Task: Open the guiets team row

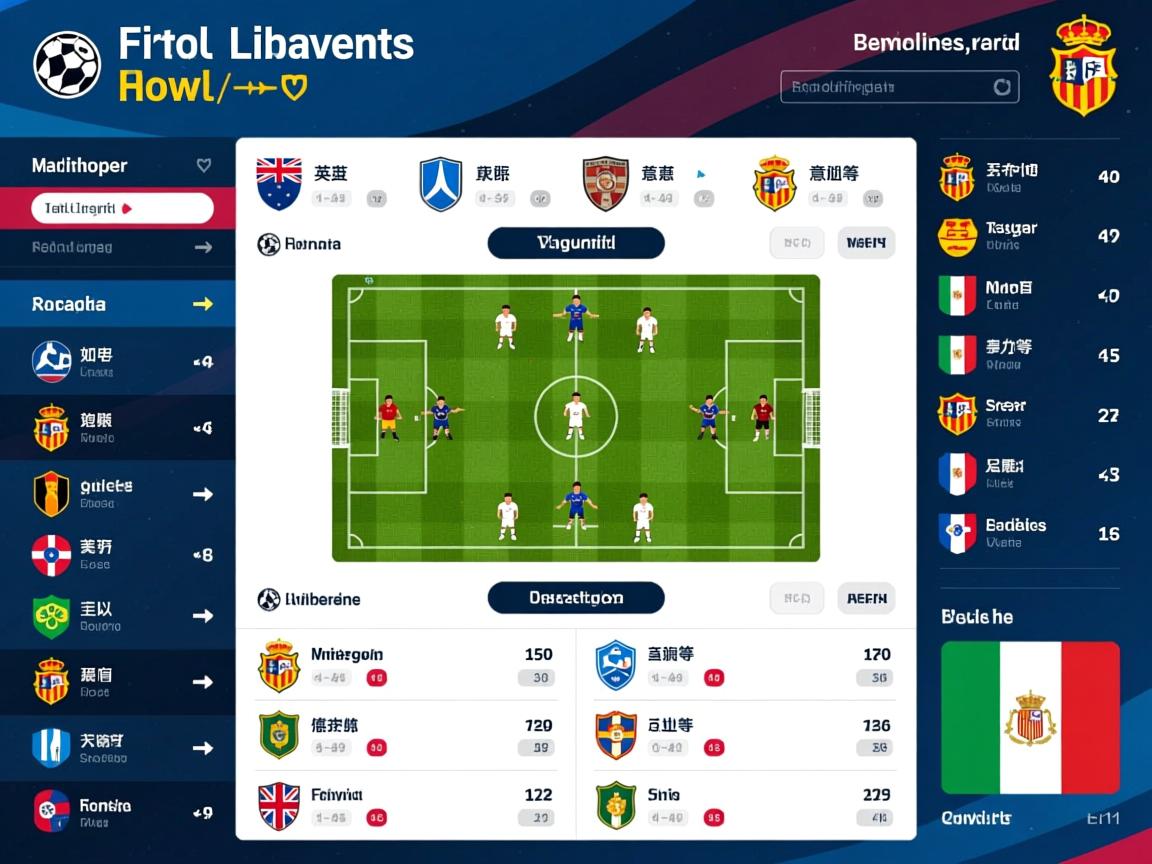Action: point(120,494)
